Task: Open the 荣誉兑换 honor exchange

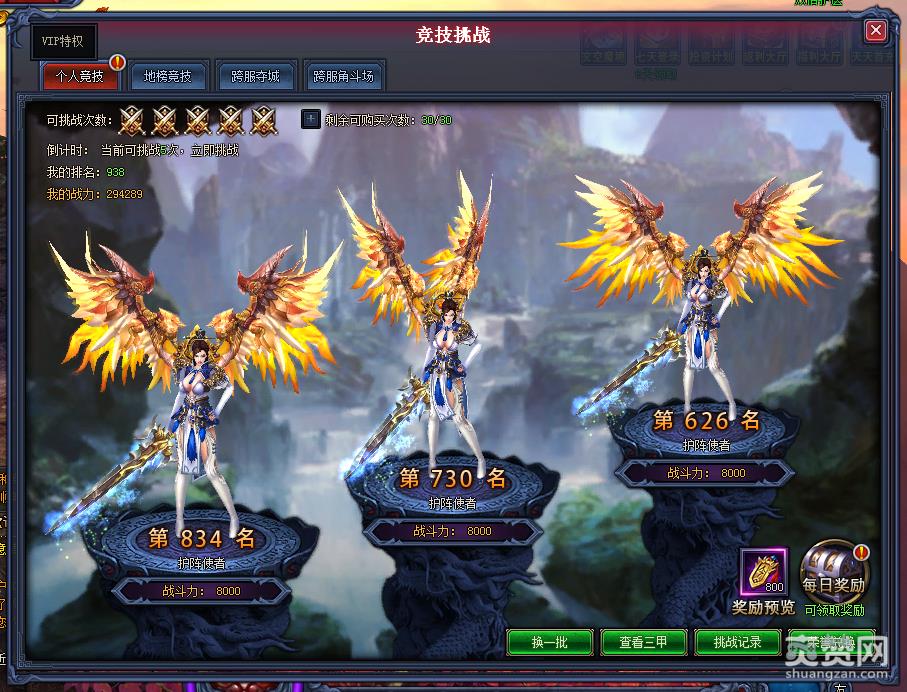Action: pyautogui.click(x=830, y=642)
